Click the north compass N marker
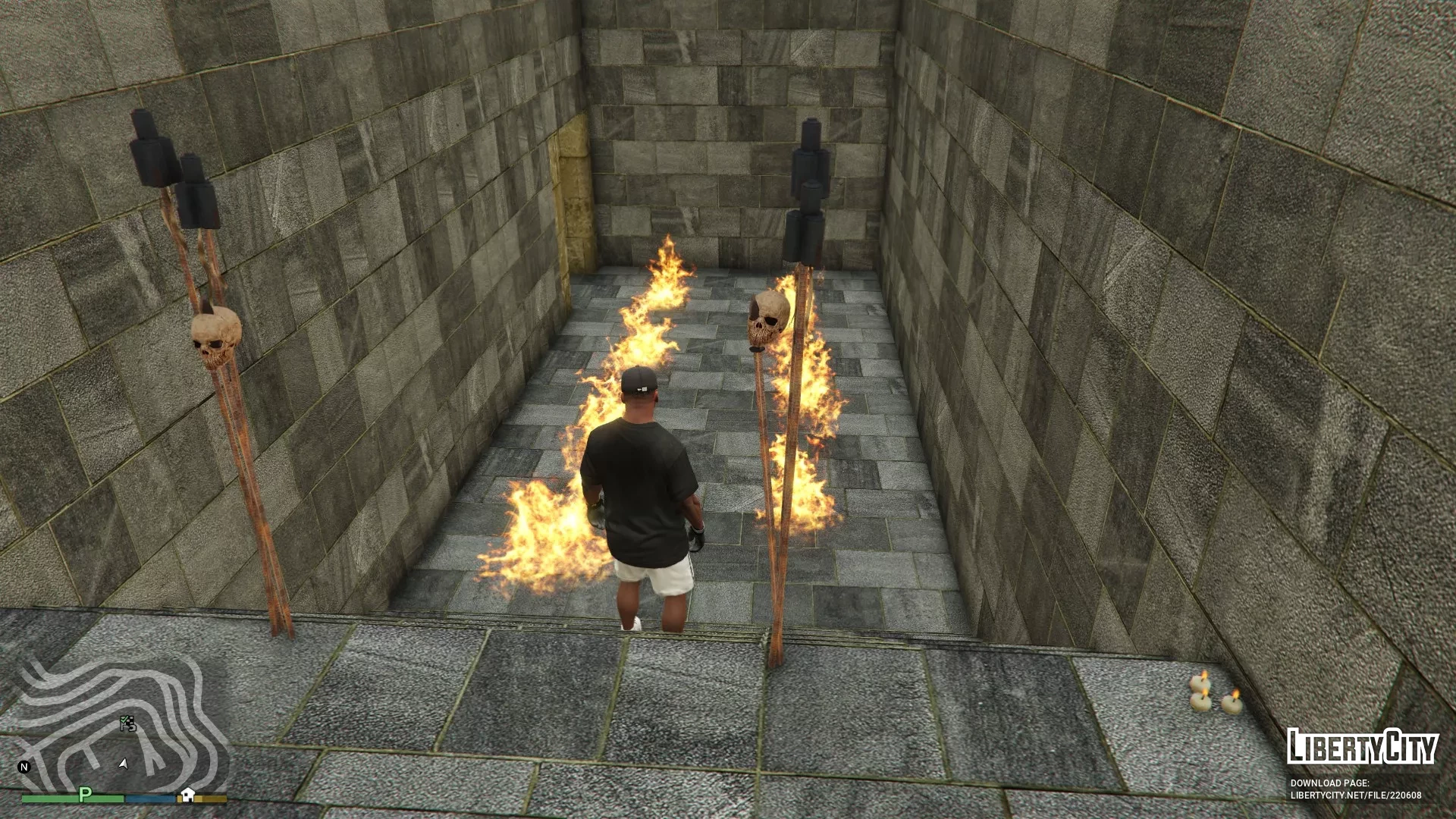This screenshot has width=1456, height=819. tap(24, 767)
